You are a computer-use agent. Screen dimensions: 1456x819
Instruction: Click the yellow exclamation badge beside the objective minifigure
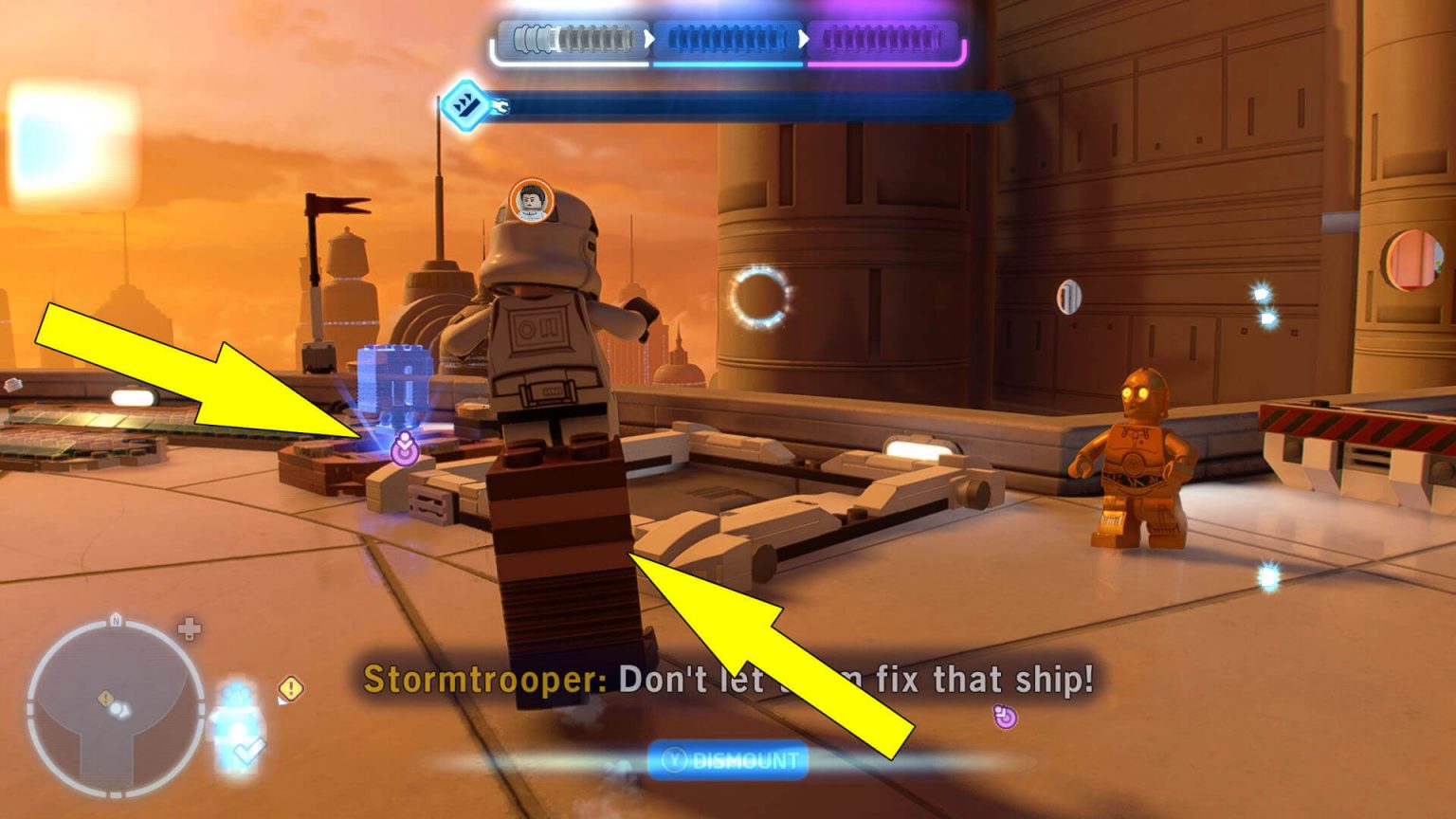(289, 688)
